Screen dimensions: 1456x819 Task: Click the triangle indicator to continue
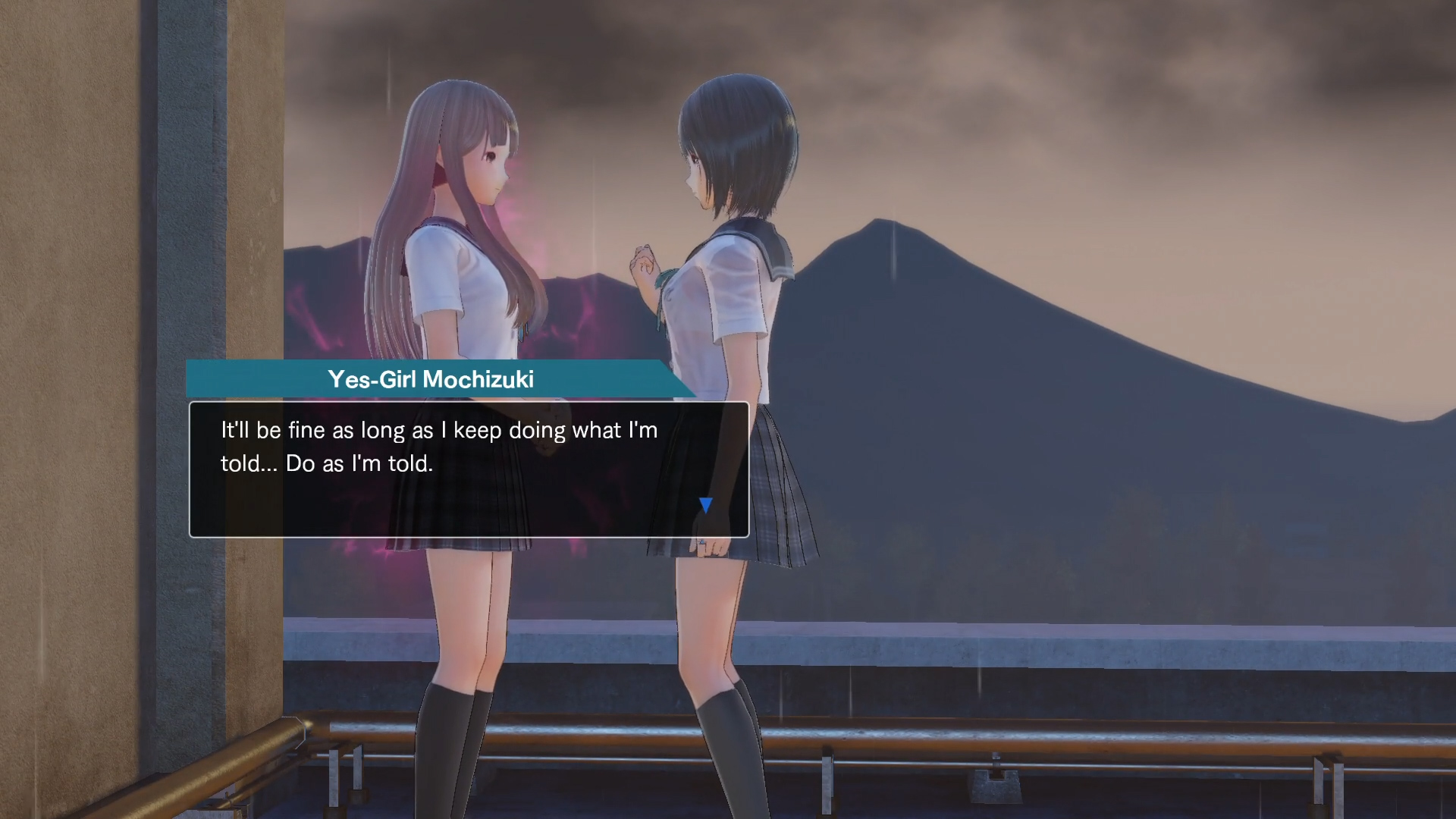click(x=706, y=504)
